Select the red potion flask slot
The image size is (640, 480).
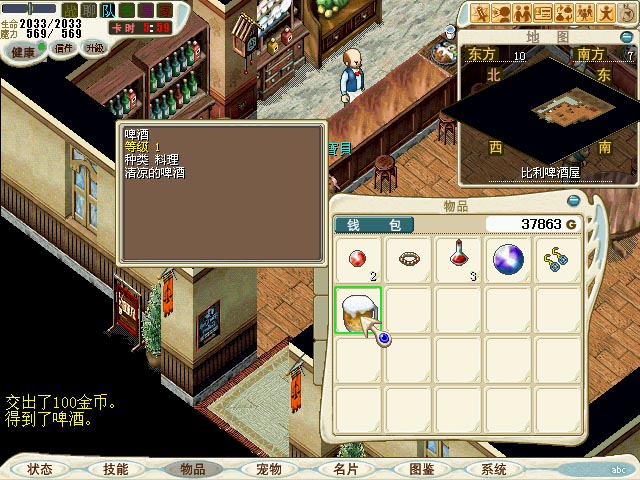[459, 259]
